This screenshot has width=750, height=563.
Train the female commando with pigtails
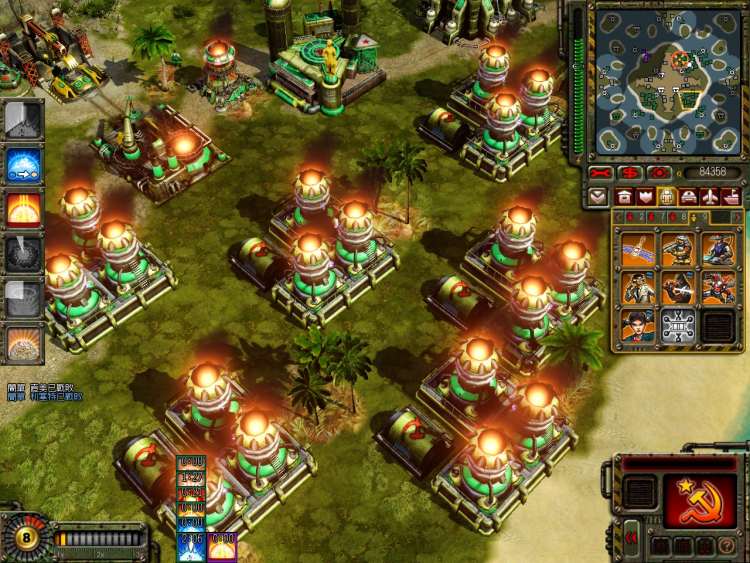click(x=638, y=326)
